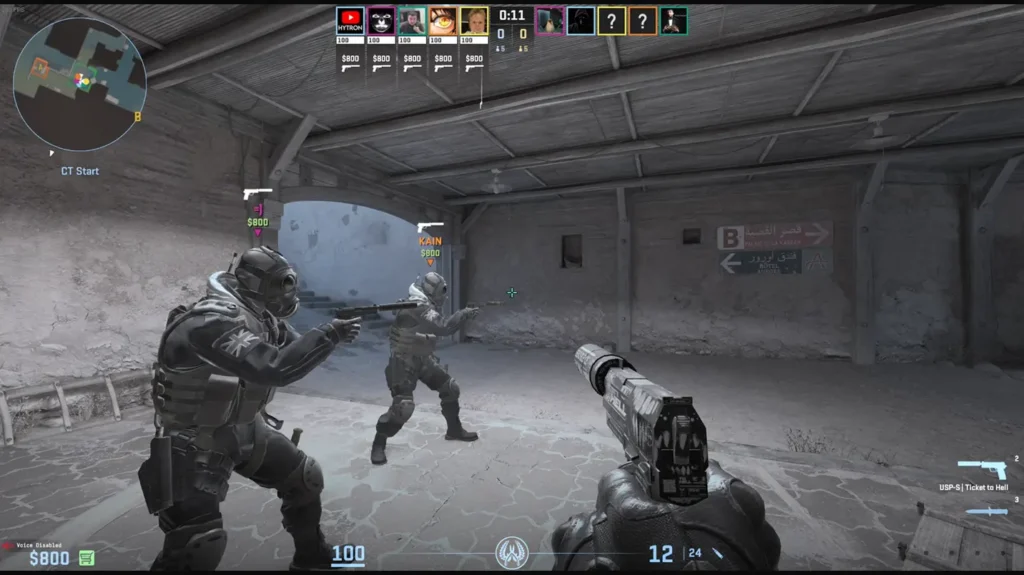Choose the black-and-white masked face avatar
Viewport: 1024px width, 575px height.
381,21
